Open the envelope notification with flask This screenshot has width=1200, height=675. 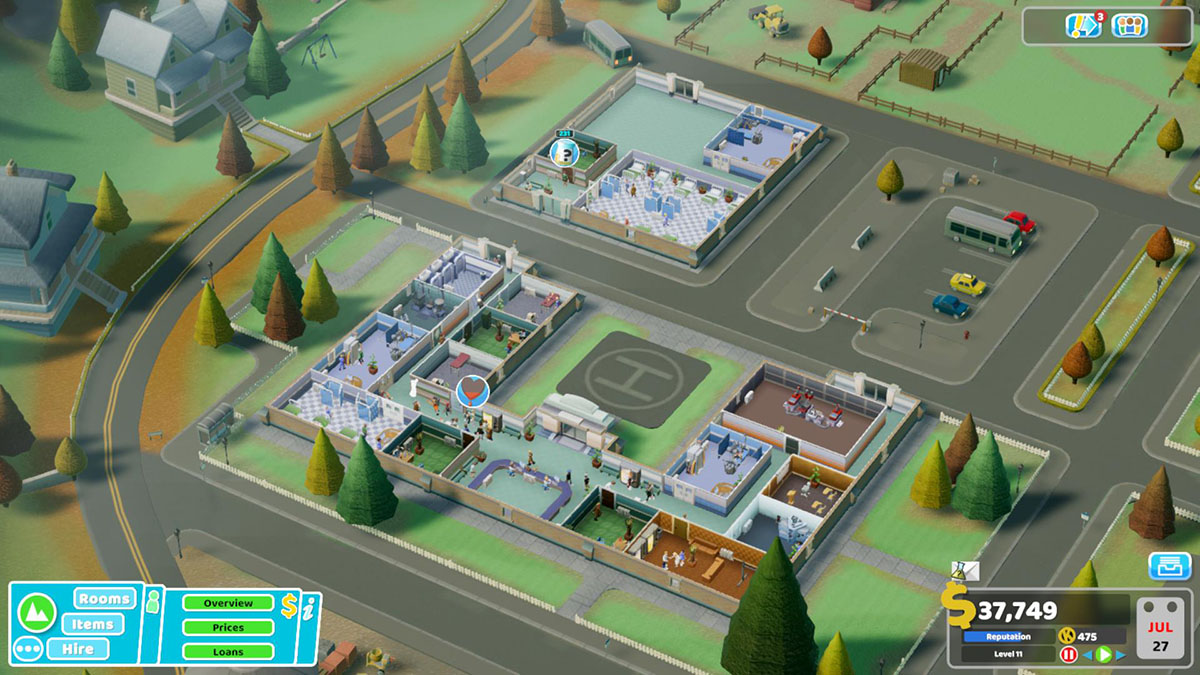pyautogui.click(x=965, y=571)
